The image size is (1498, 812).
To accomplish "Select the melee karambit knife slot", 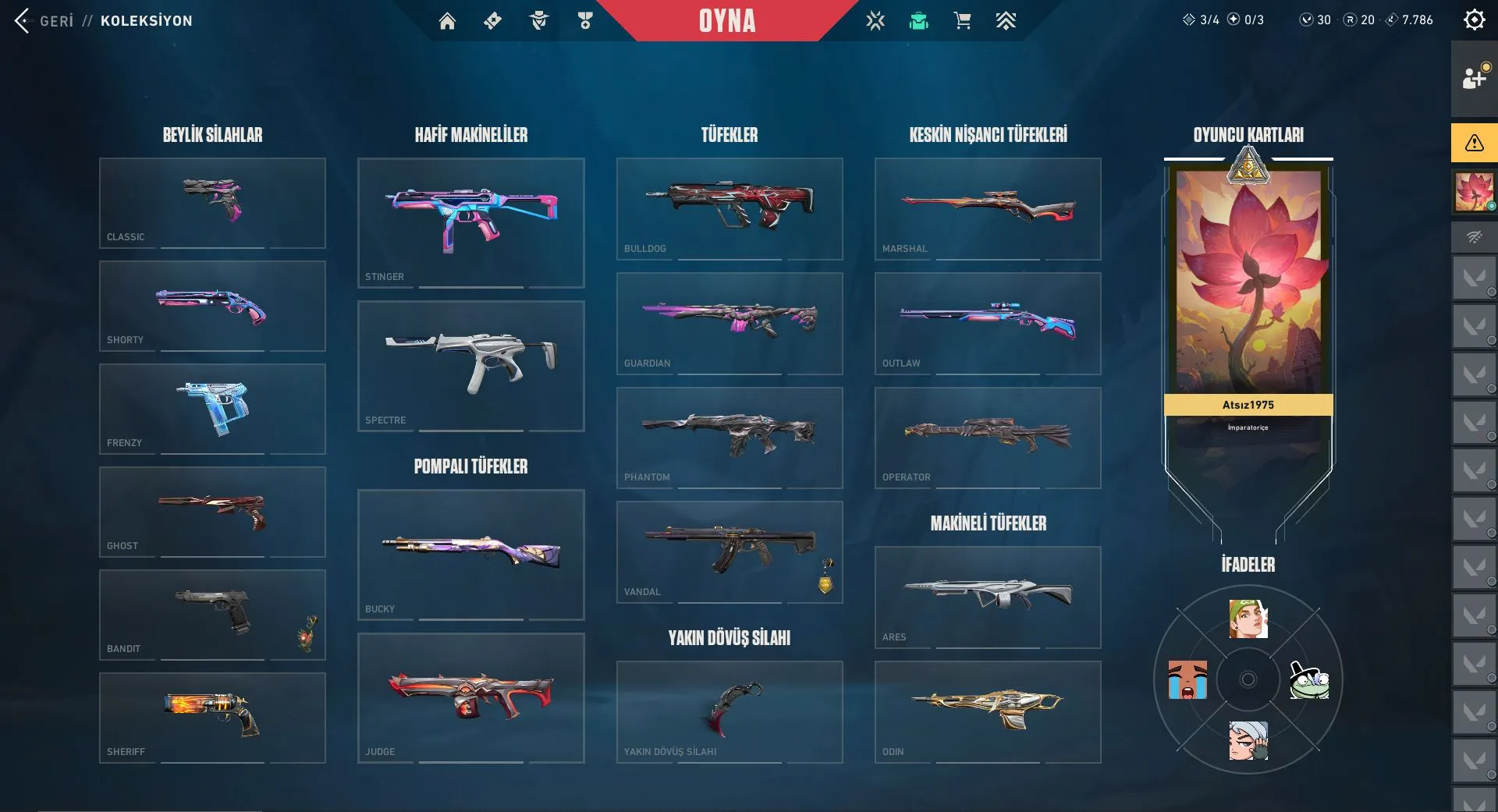I will 729,711.
